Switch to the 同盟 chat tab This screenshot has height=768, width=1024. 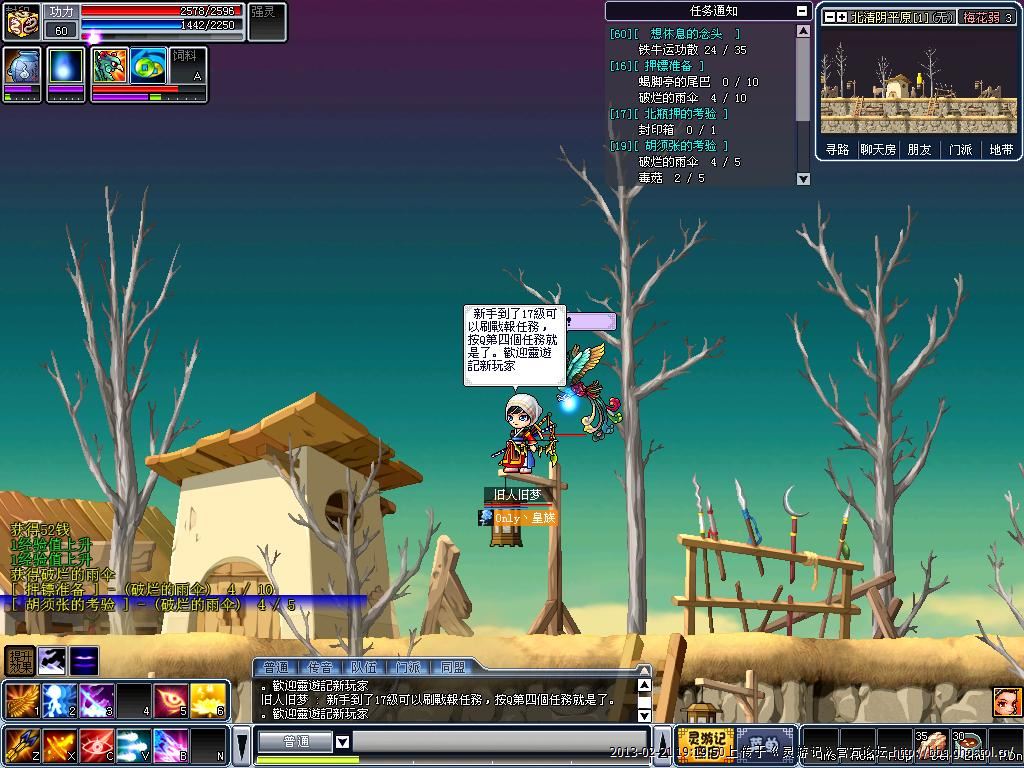[x=452, y=667]
